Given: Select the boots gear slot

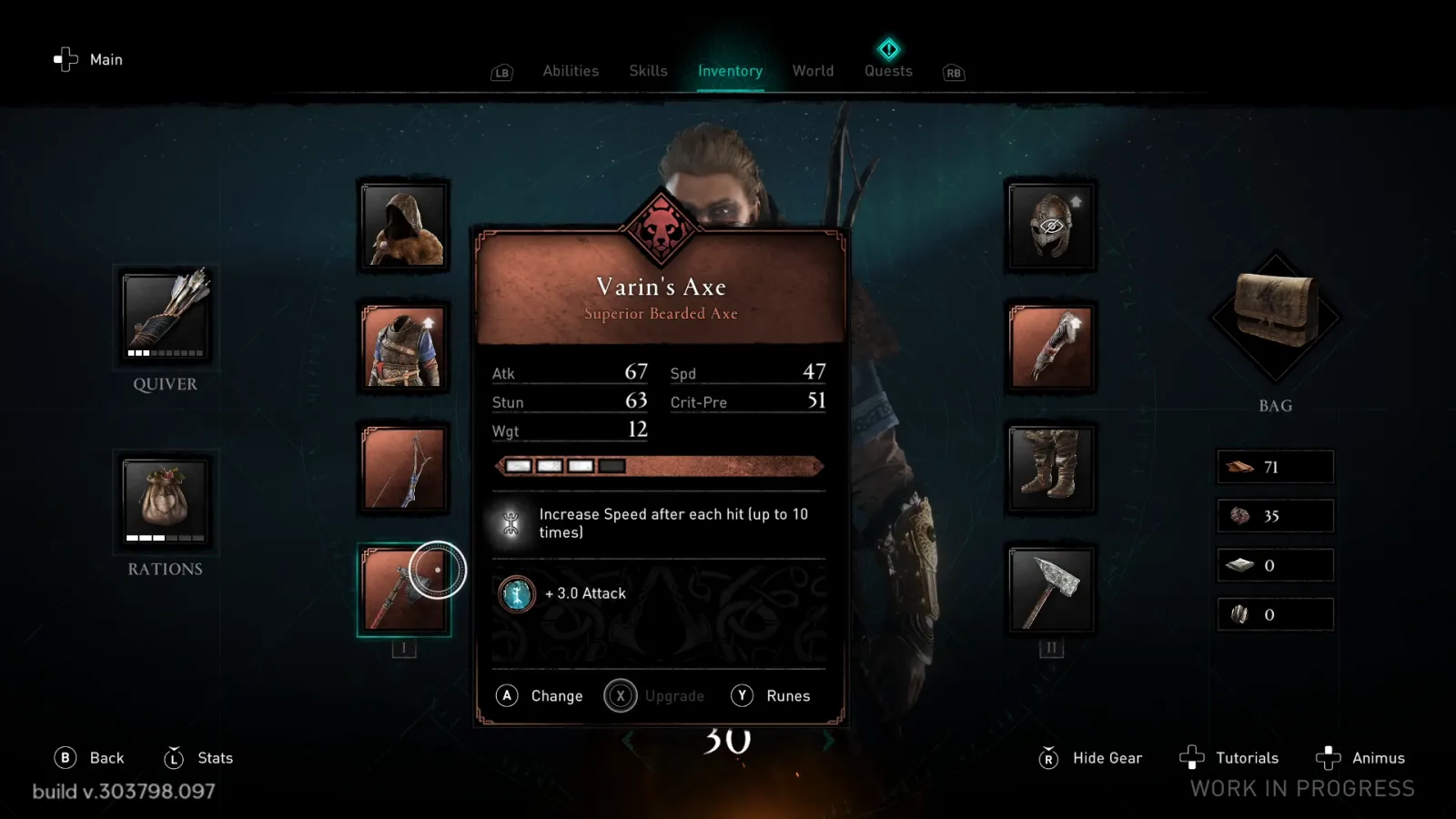Looking at the screenshot, I should [x=1051, y=469].
